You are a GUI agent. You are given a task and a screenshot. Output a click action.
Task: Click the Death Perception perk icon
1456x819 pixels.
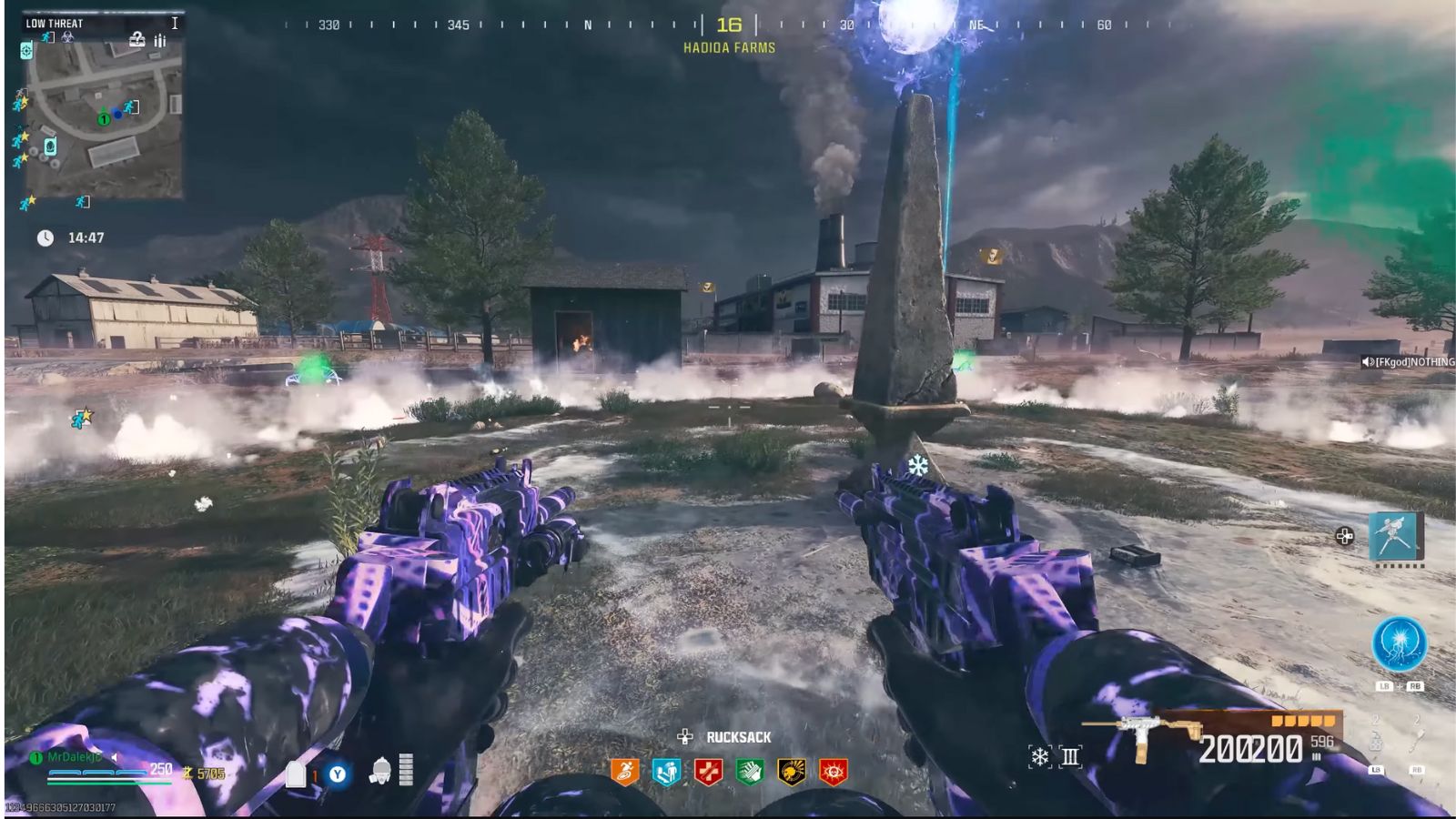(834, 771)
